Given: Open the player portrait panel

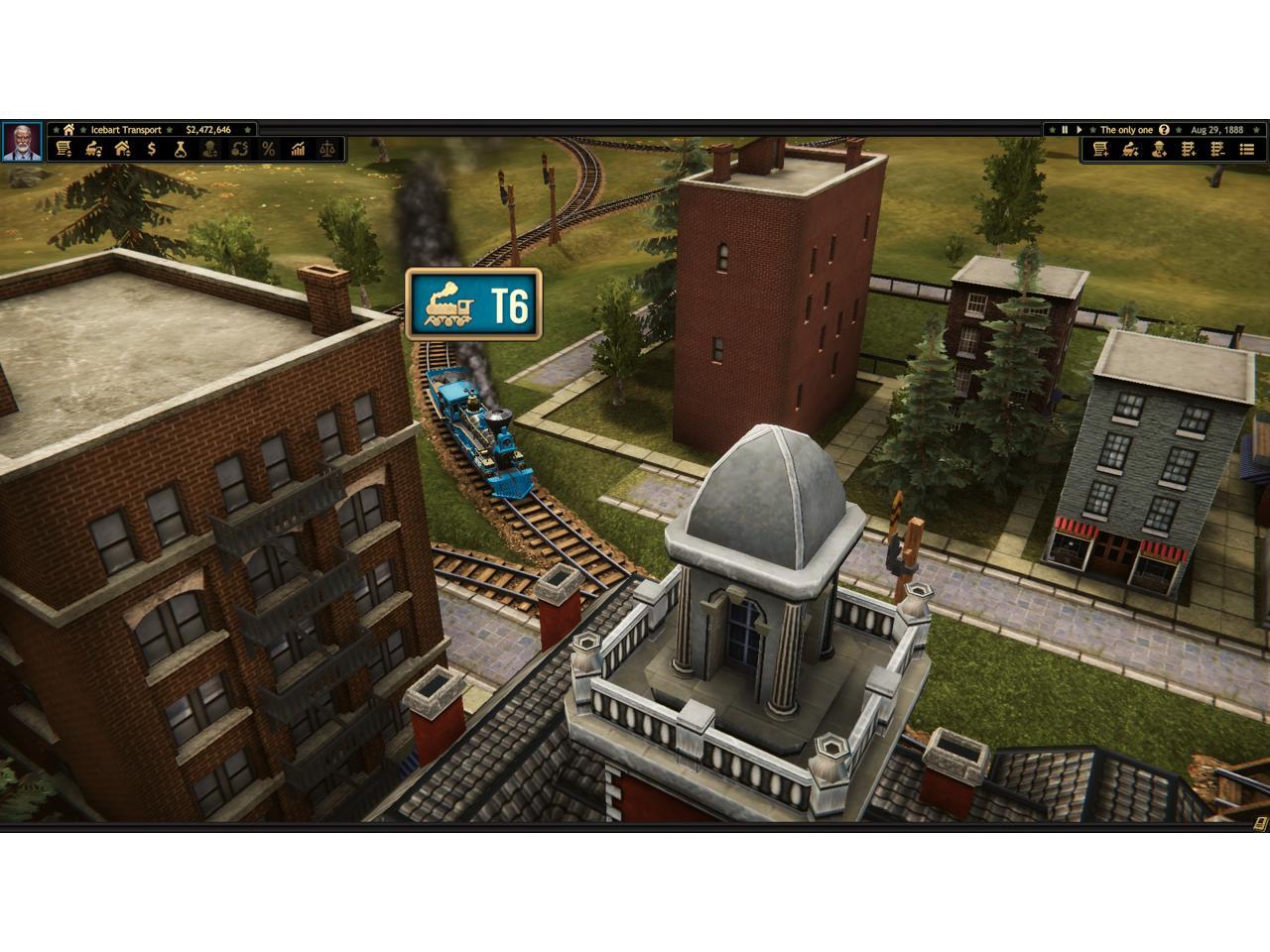Looking at the screenshot, I should pos(21,142).
